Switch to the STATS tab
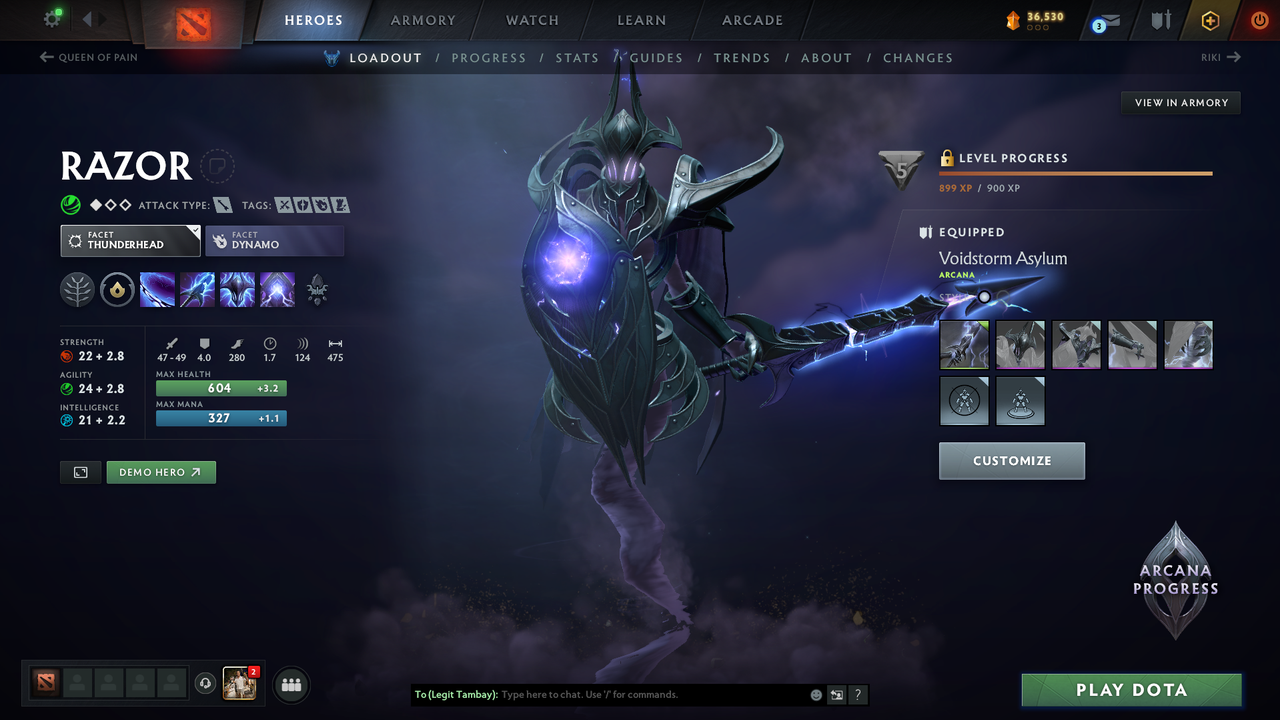 click(x=577, y=57)
